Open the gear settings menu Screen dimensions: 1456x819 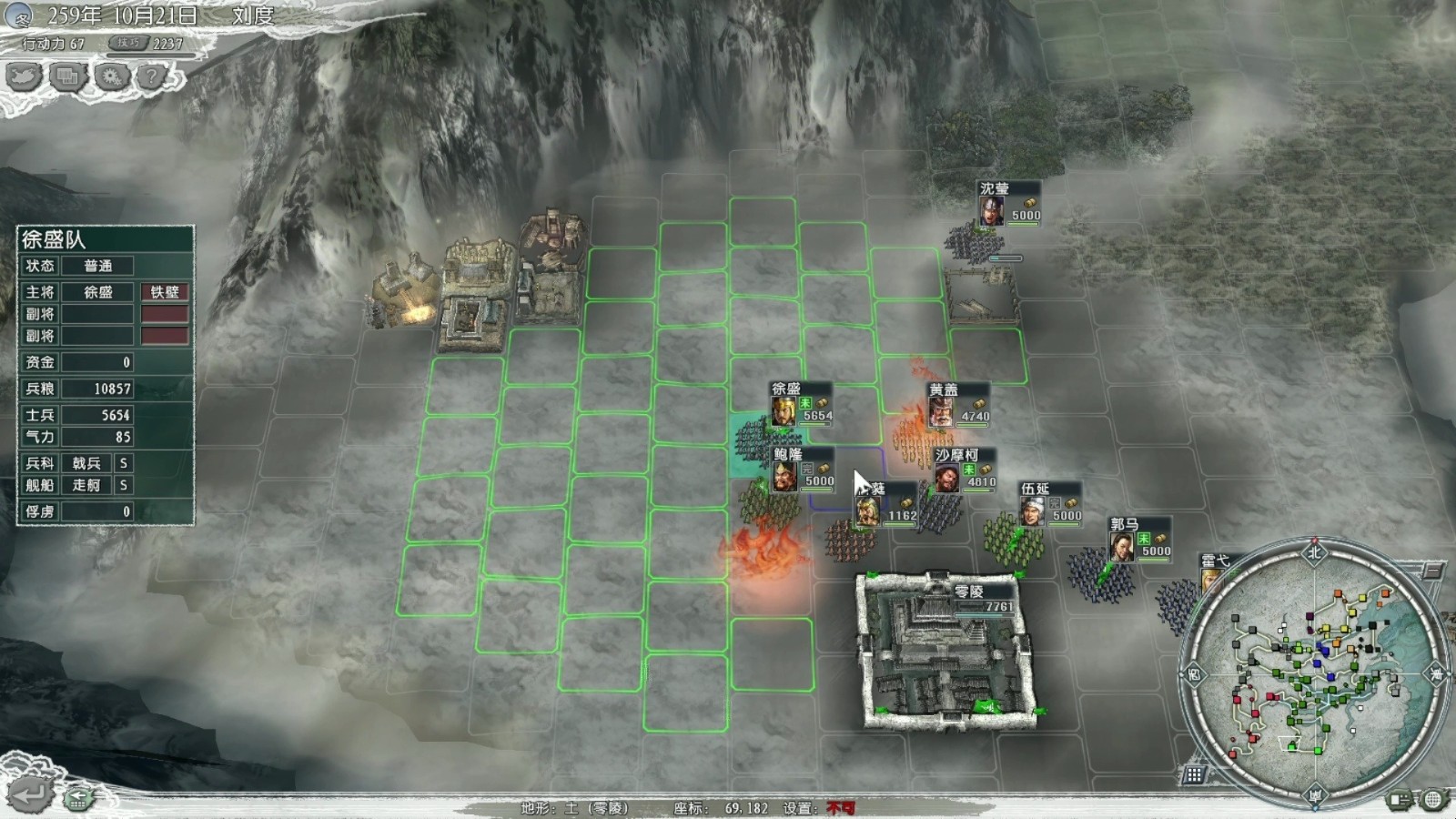[111, 76]
